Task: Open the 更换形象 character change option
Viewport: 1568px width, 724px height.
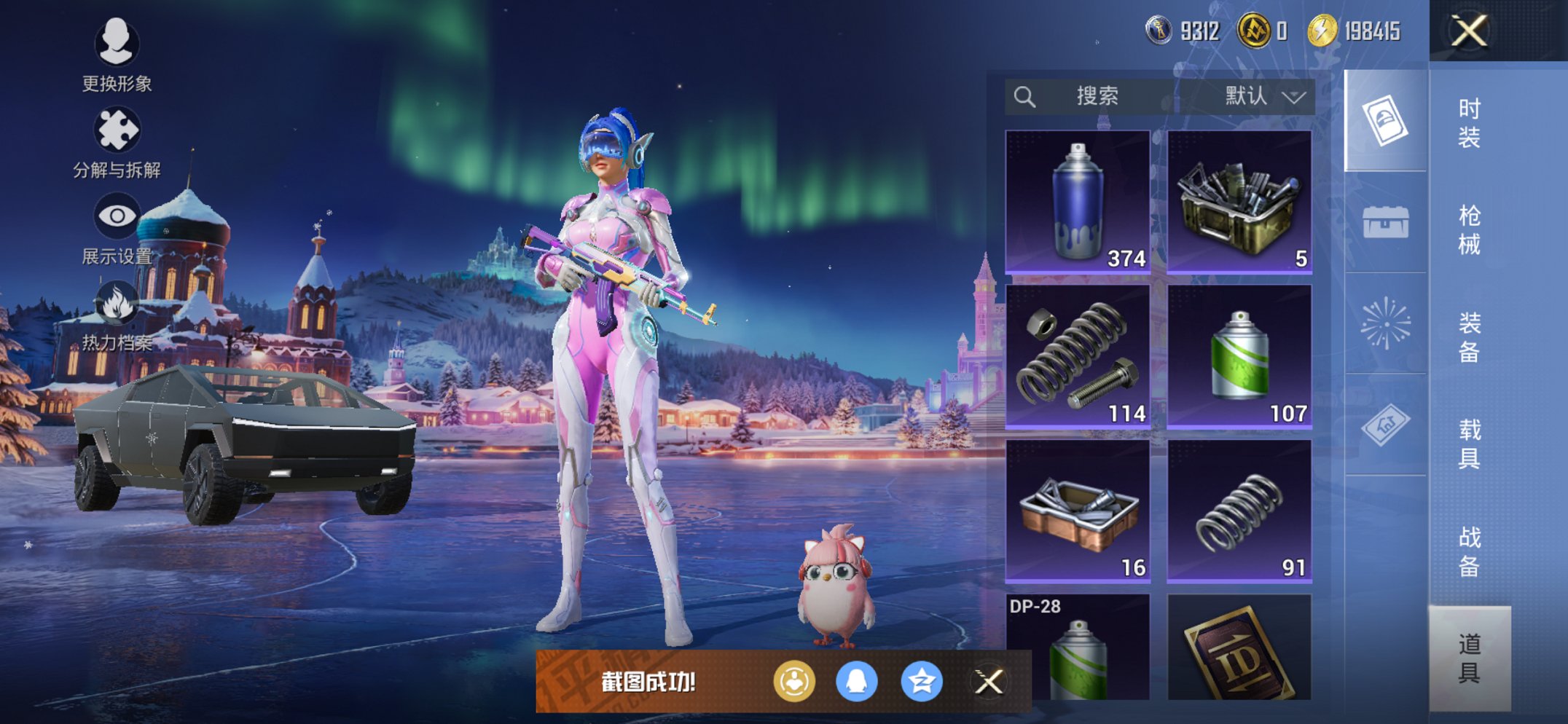Action: coord(117,55)
